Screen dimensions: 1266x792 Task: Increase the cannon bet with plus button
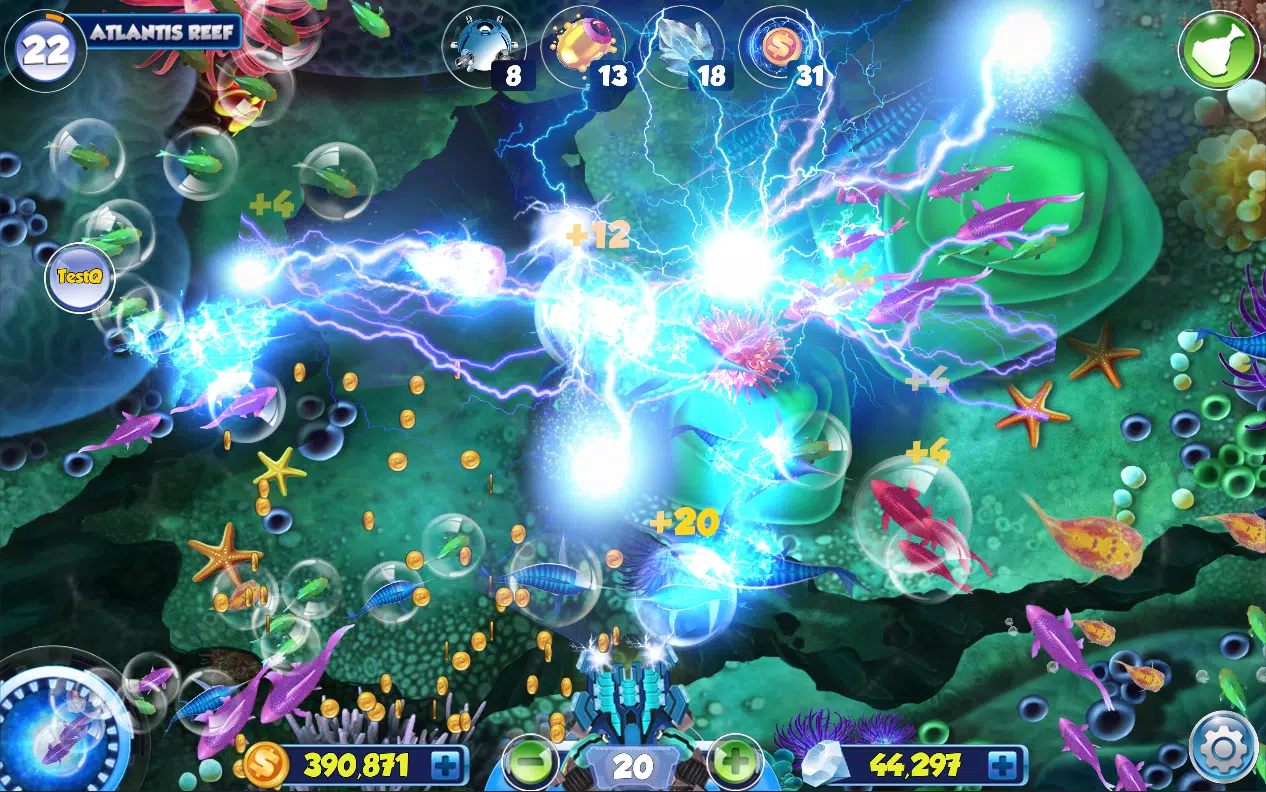[735, 765]
